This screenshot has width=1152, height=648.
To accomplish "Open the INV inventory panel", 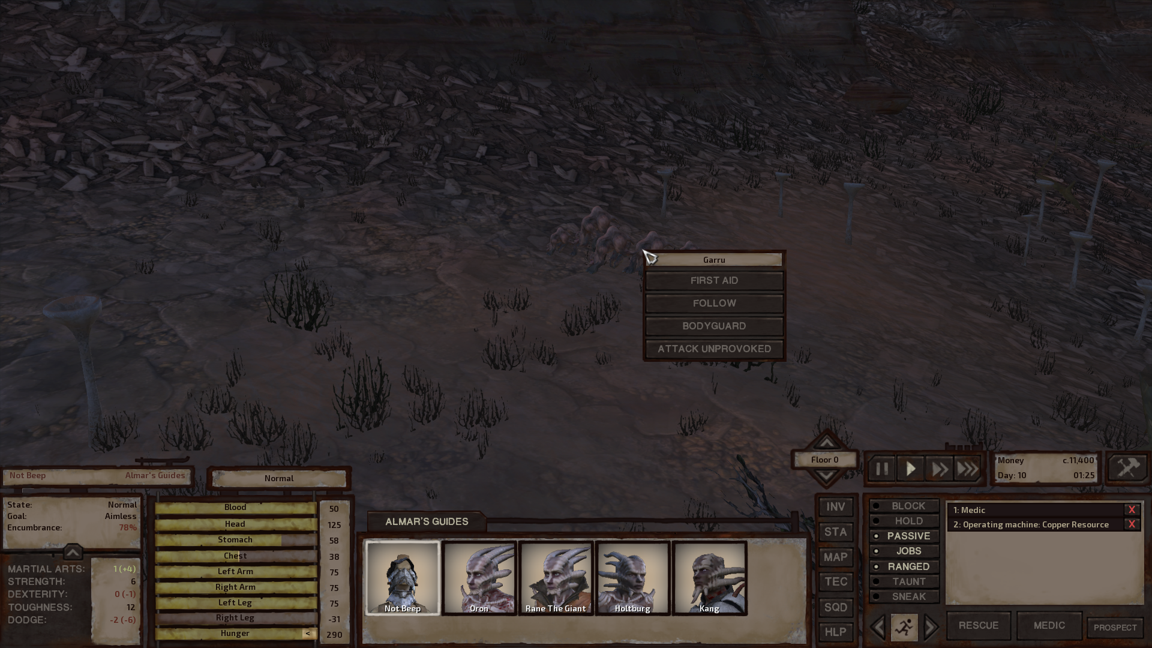I will pyautogui.click(x=835, y=507).
